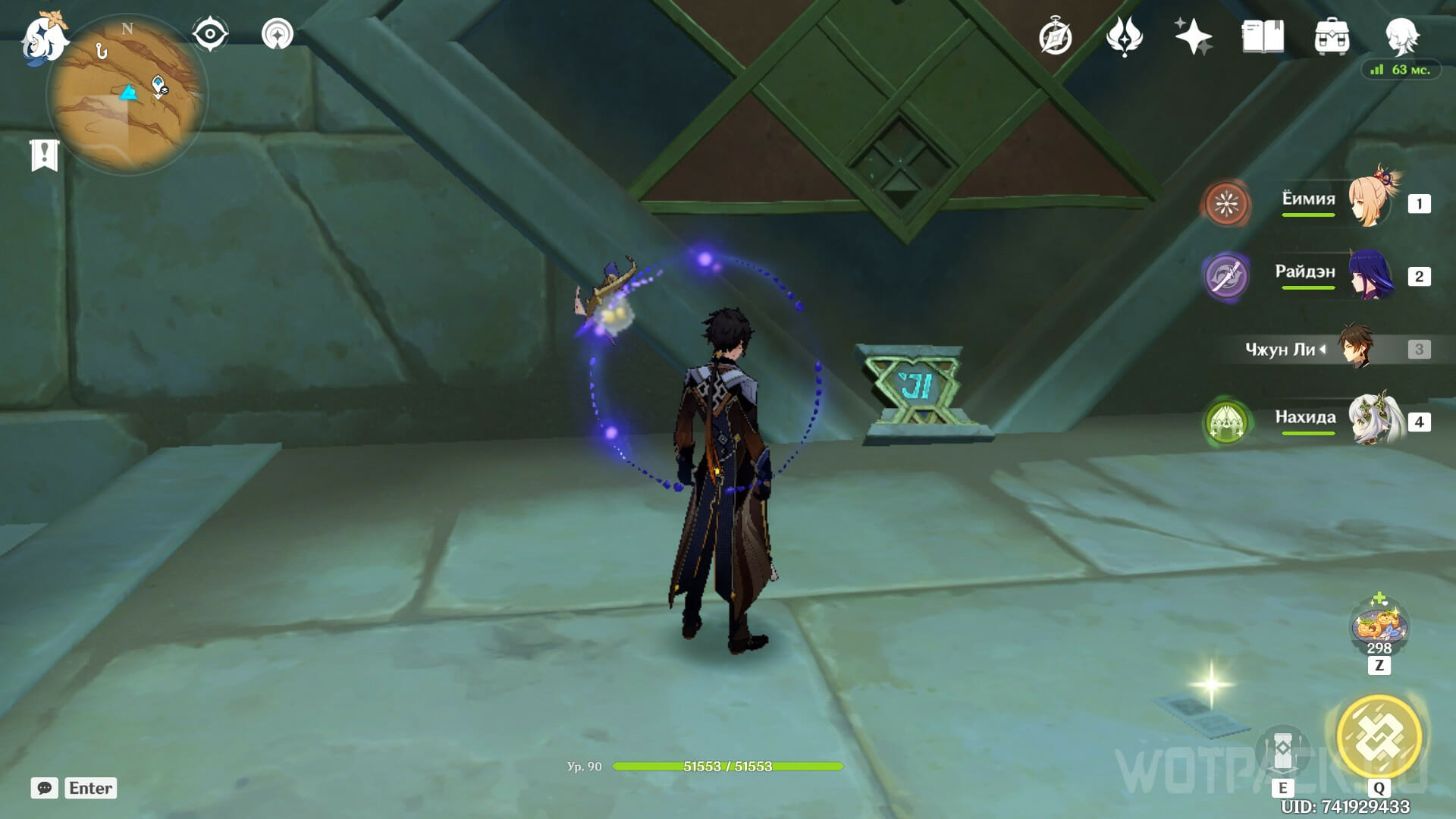Screen dimensions: 1456x819
Task: Open the character profile icon
Action: pyautogui.click(x=1401, y=36)
